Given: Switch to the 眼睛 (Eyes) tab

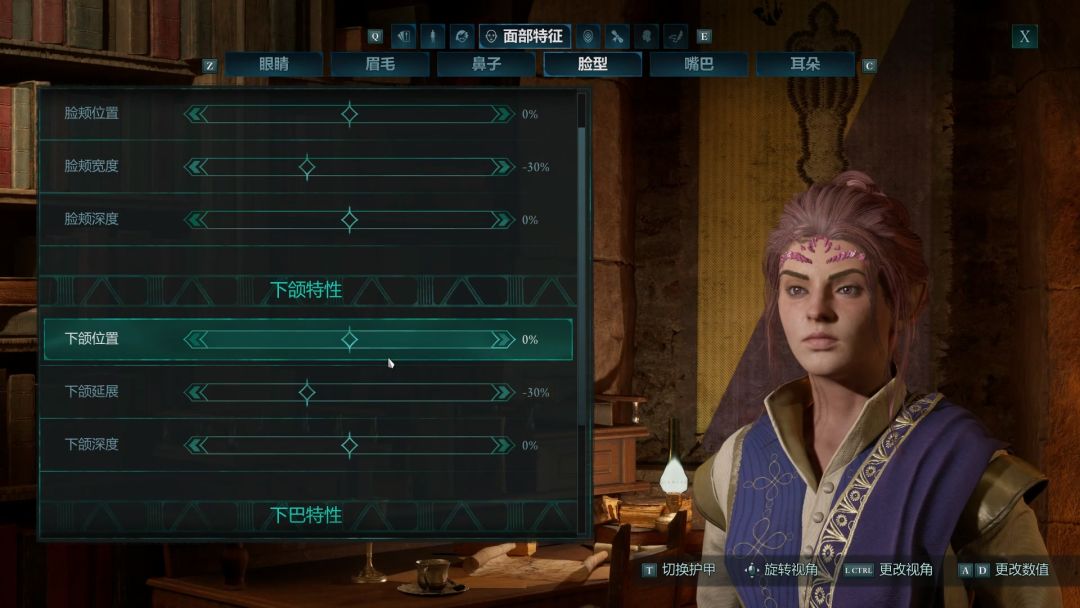Looking at the screenshot, I should pos(273,65).
